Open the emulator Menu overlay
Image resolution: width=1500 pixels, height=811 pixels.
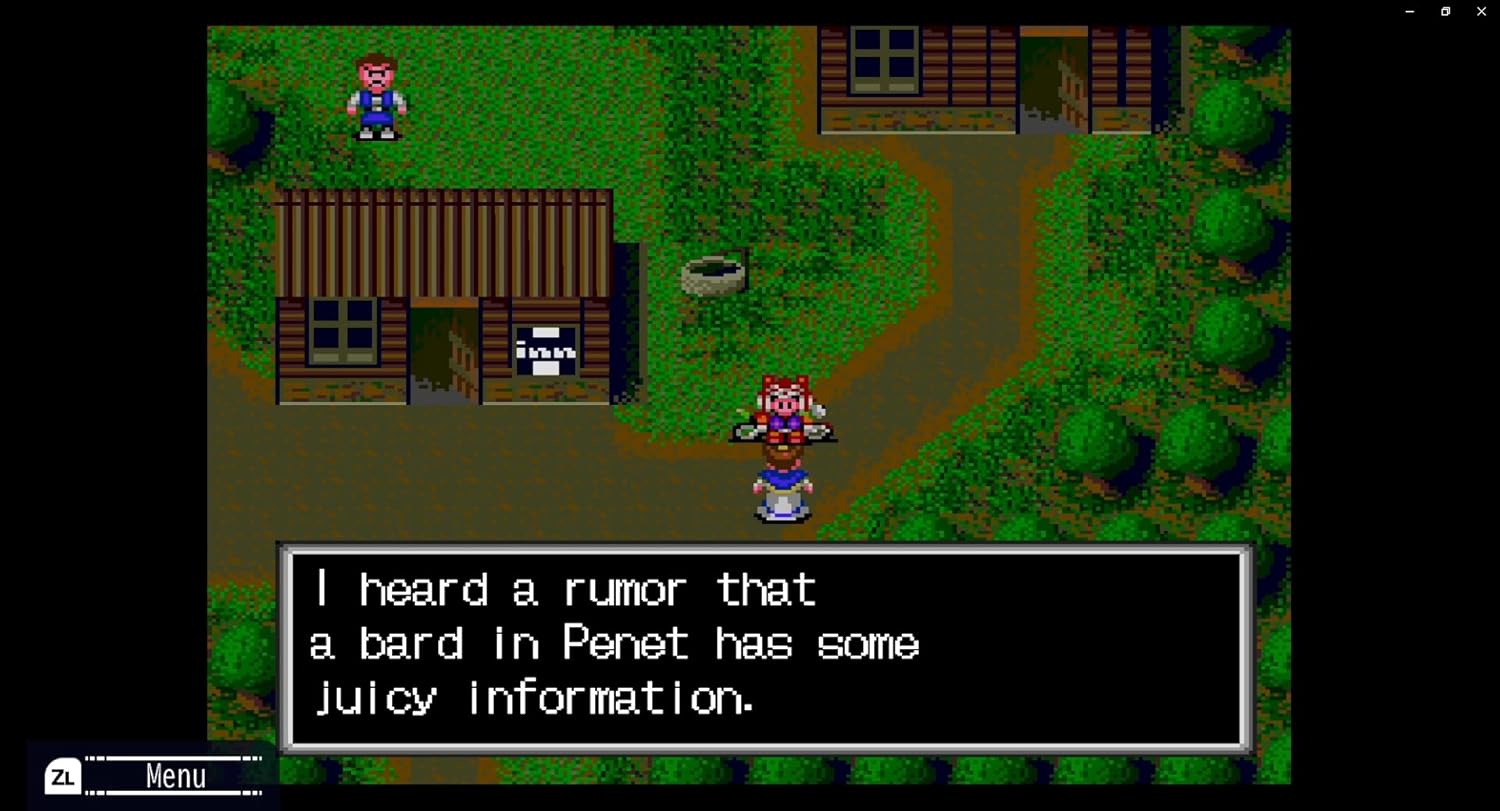click(x=152, y=776)
